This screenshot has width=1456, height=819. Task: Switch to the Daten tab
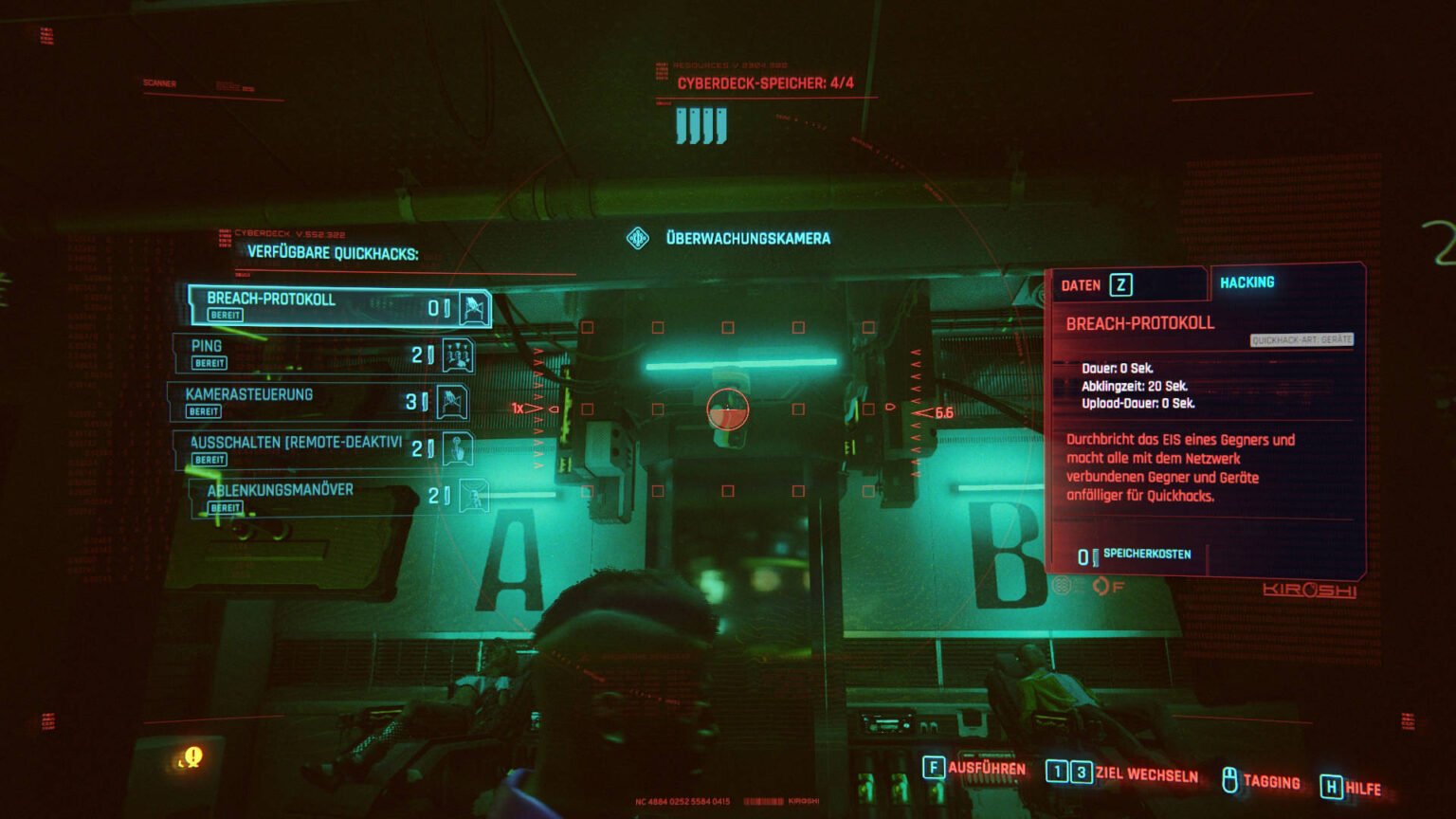pos(1098,284)
